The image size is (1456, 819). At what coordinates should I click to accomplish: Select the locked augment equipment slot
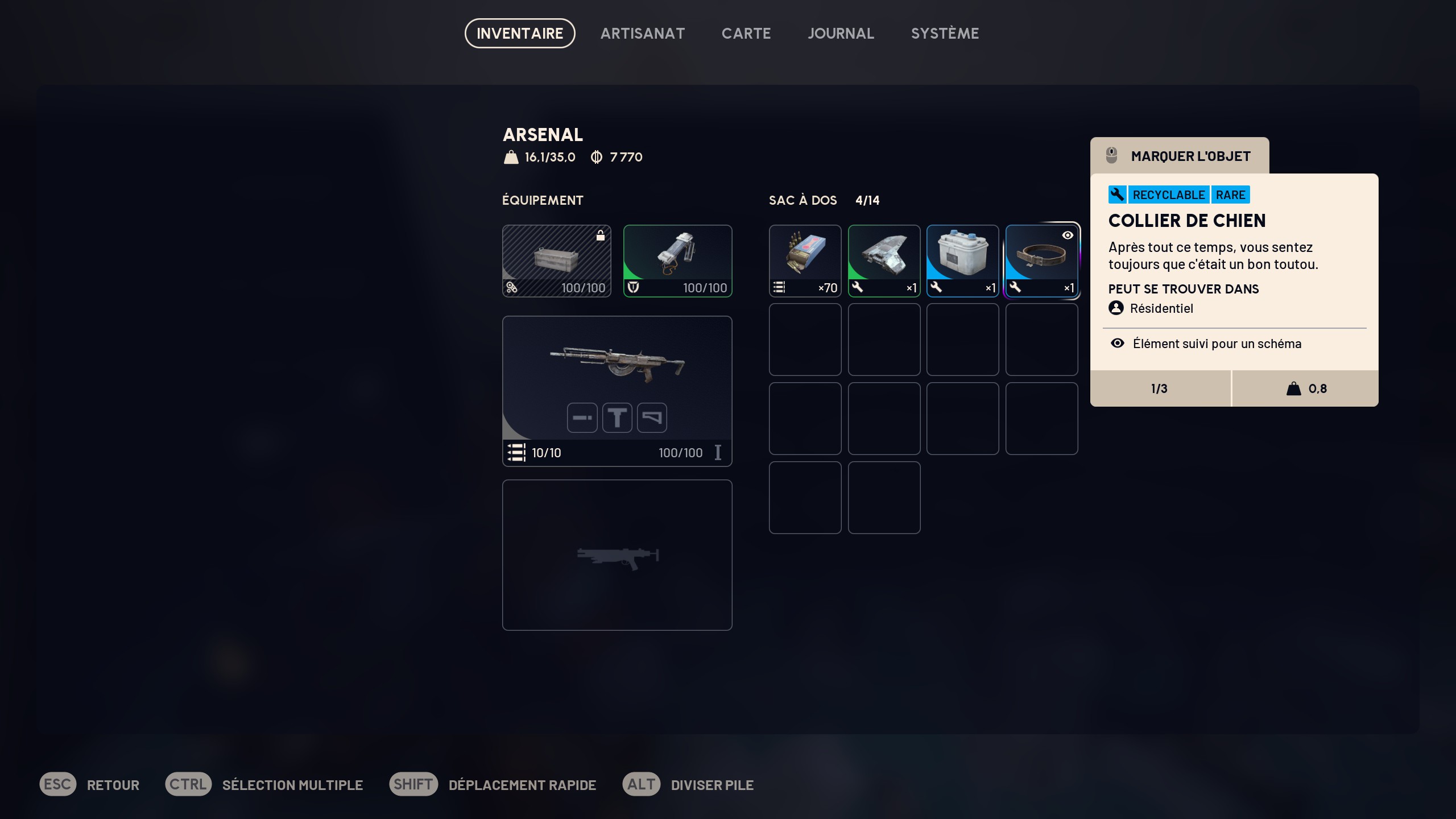(556, 260)
